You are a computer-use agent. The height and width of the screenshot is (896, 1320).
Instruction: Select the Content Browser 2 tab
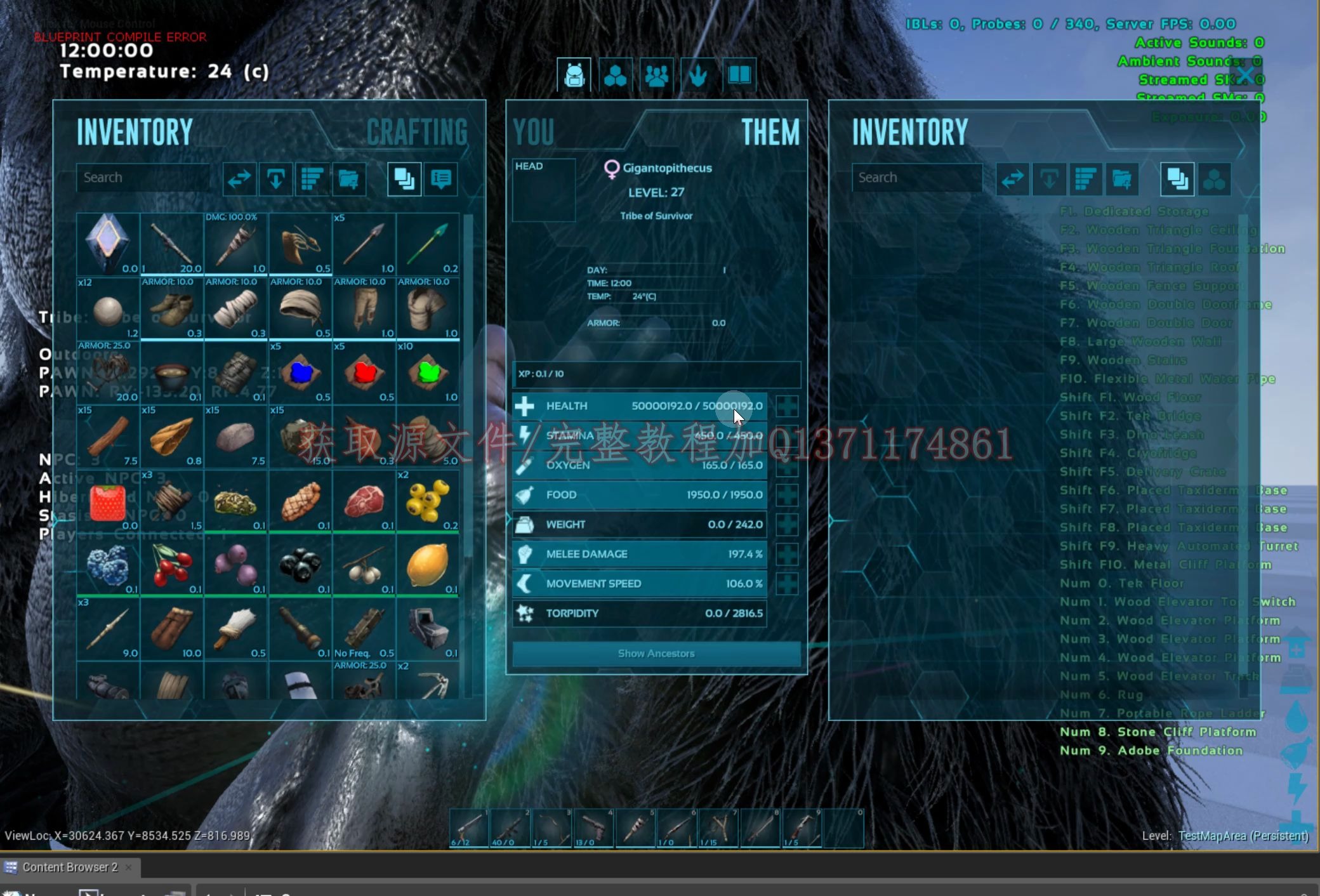pyautogui.click(x=70, y=867)
